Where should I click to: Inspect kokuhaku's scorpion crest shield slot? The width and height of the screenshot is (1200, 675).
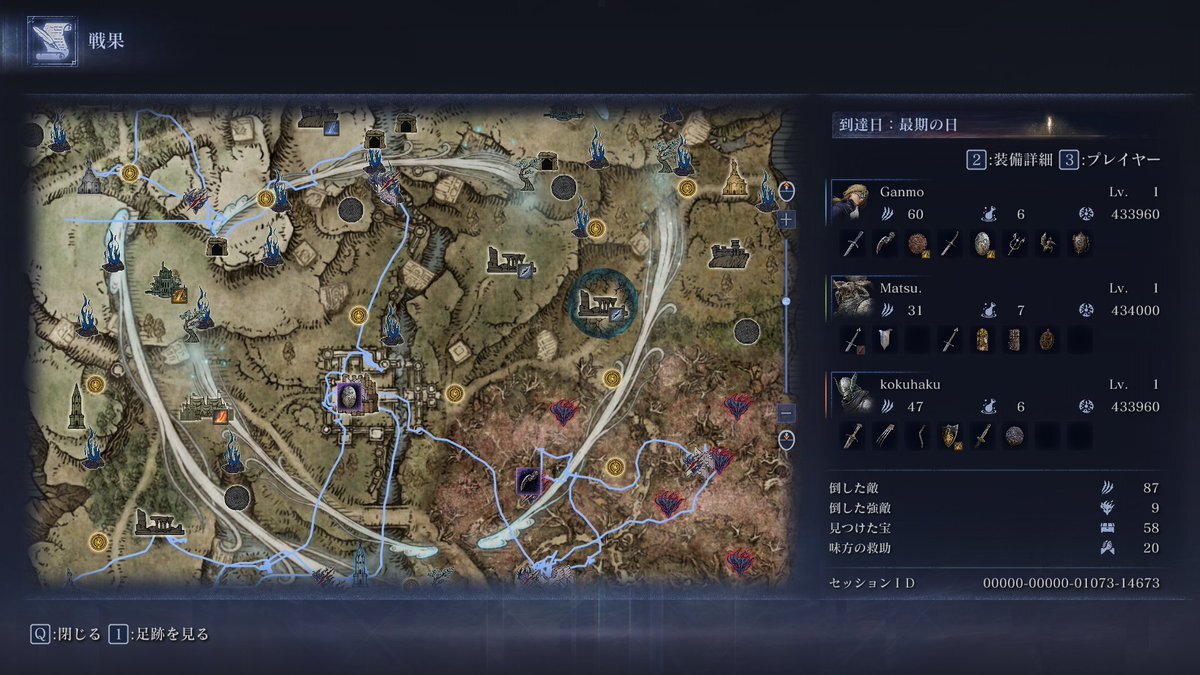(x=950, y=436)
